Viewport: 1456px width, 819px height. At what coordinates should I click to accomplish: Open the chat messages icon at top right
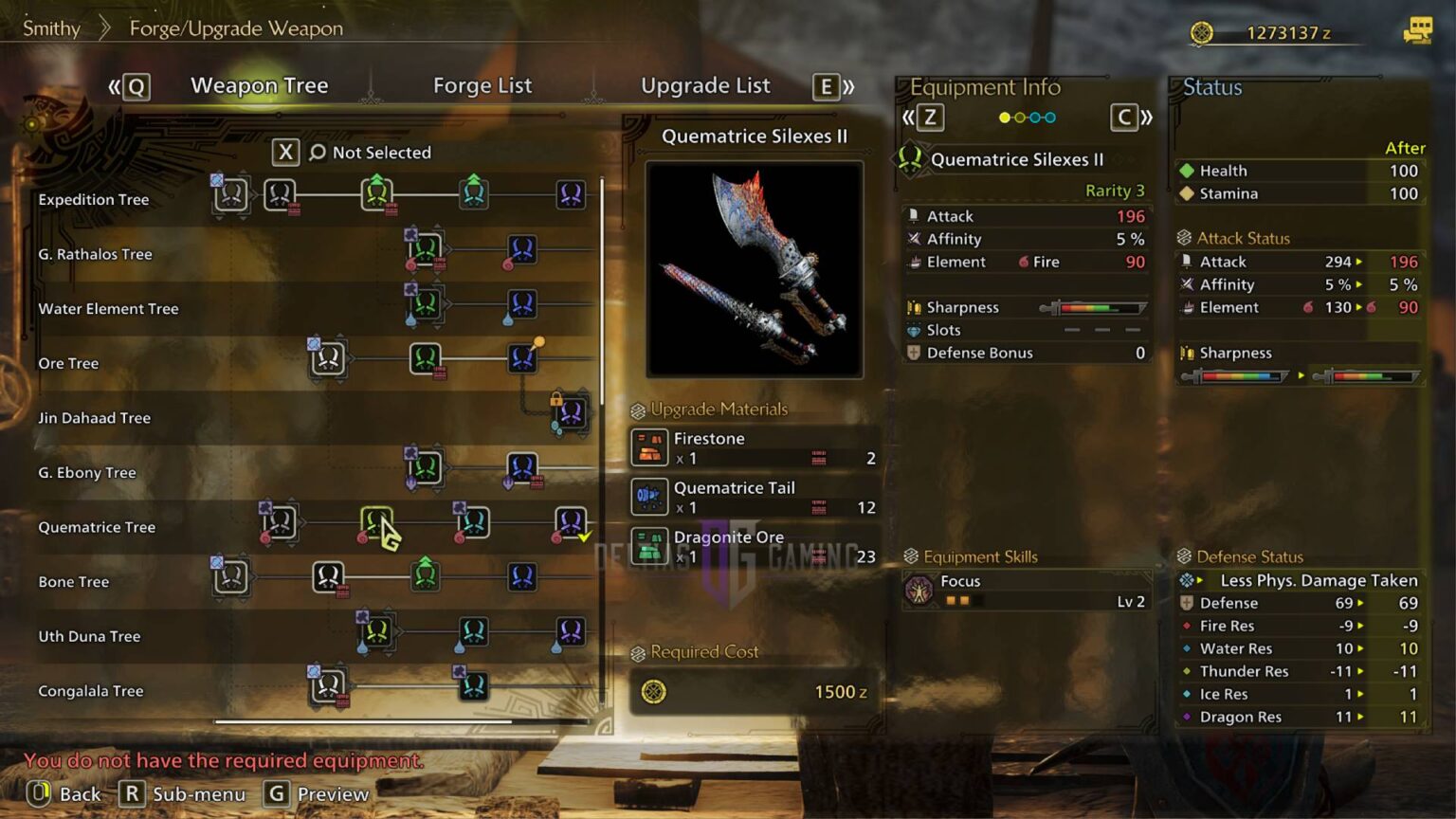pos(1418,31)
